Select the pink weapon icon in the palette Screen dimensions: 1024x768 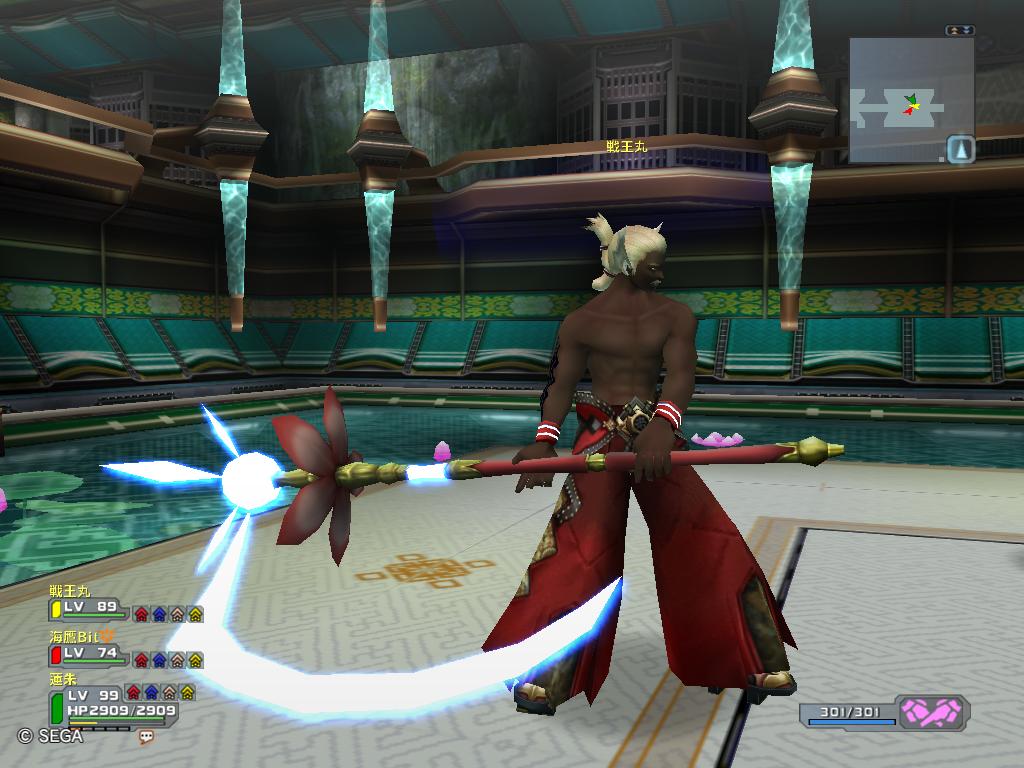click(930, 712)
